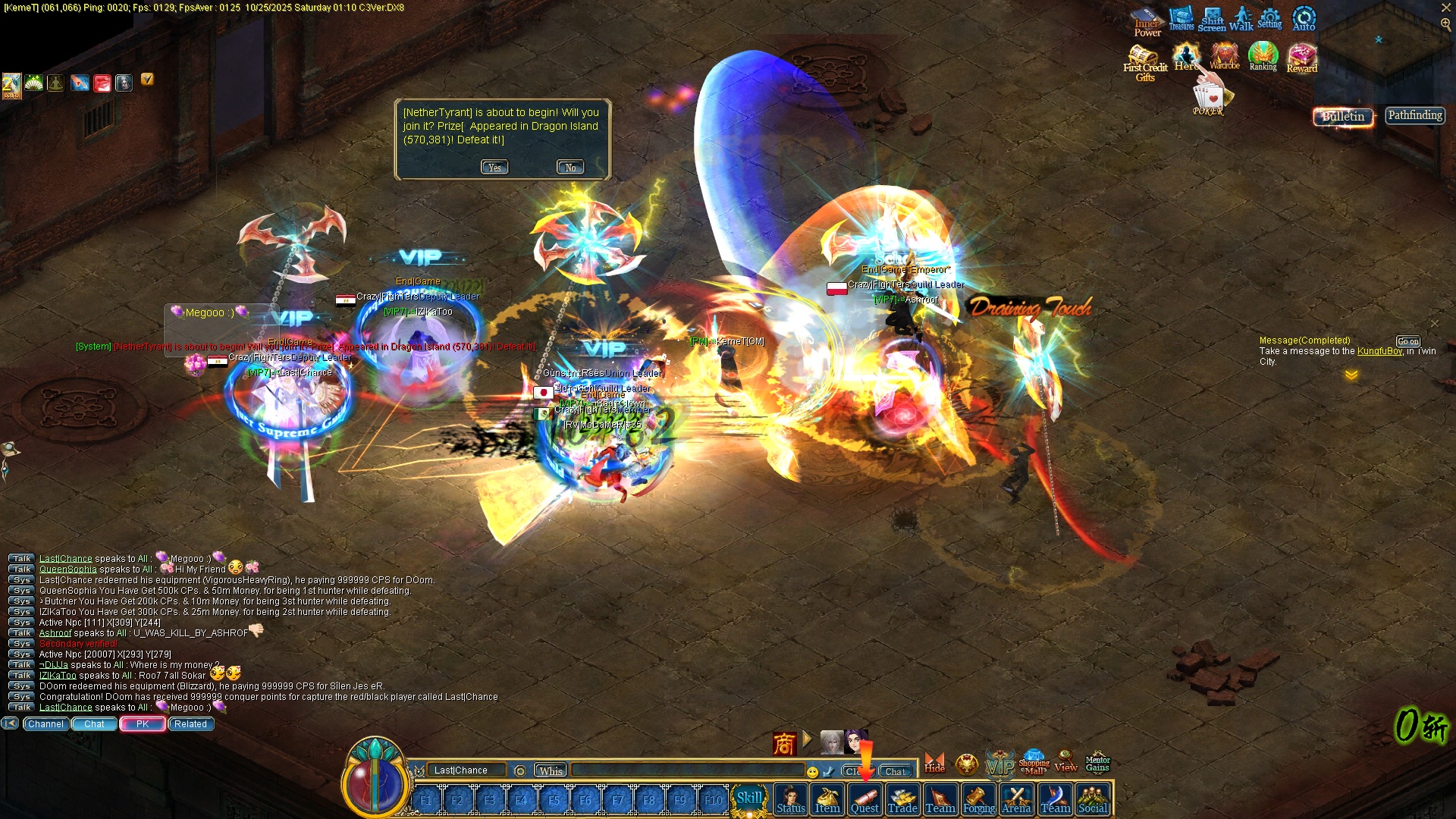This screenshot has height=819, width=1456.
Task: Enter the Arena crossed-swords menu
Action: coord(1016,800)
